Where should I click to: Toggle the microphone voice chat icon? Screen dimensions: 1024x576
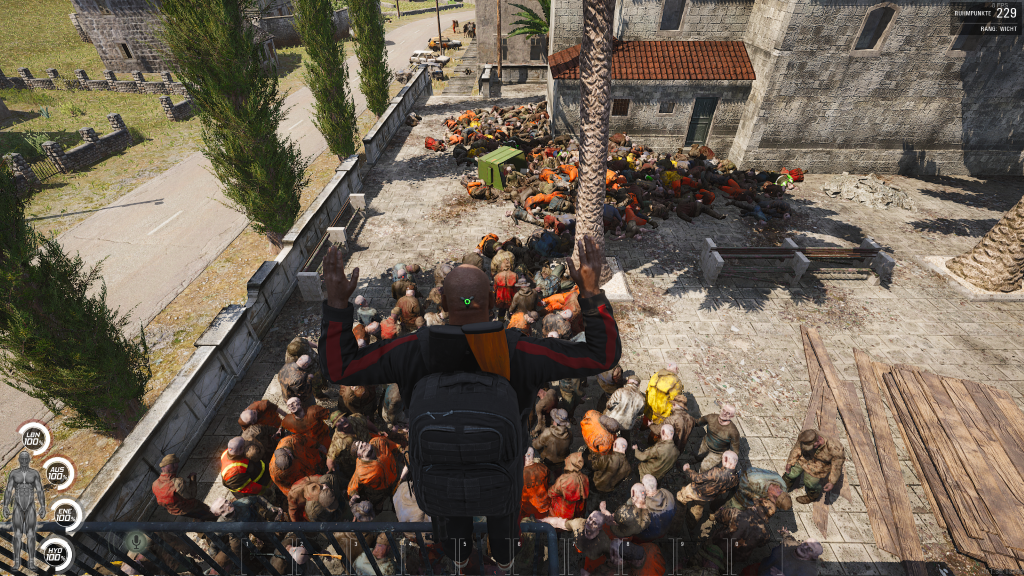click(137, 541)
